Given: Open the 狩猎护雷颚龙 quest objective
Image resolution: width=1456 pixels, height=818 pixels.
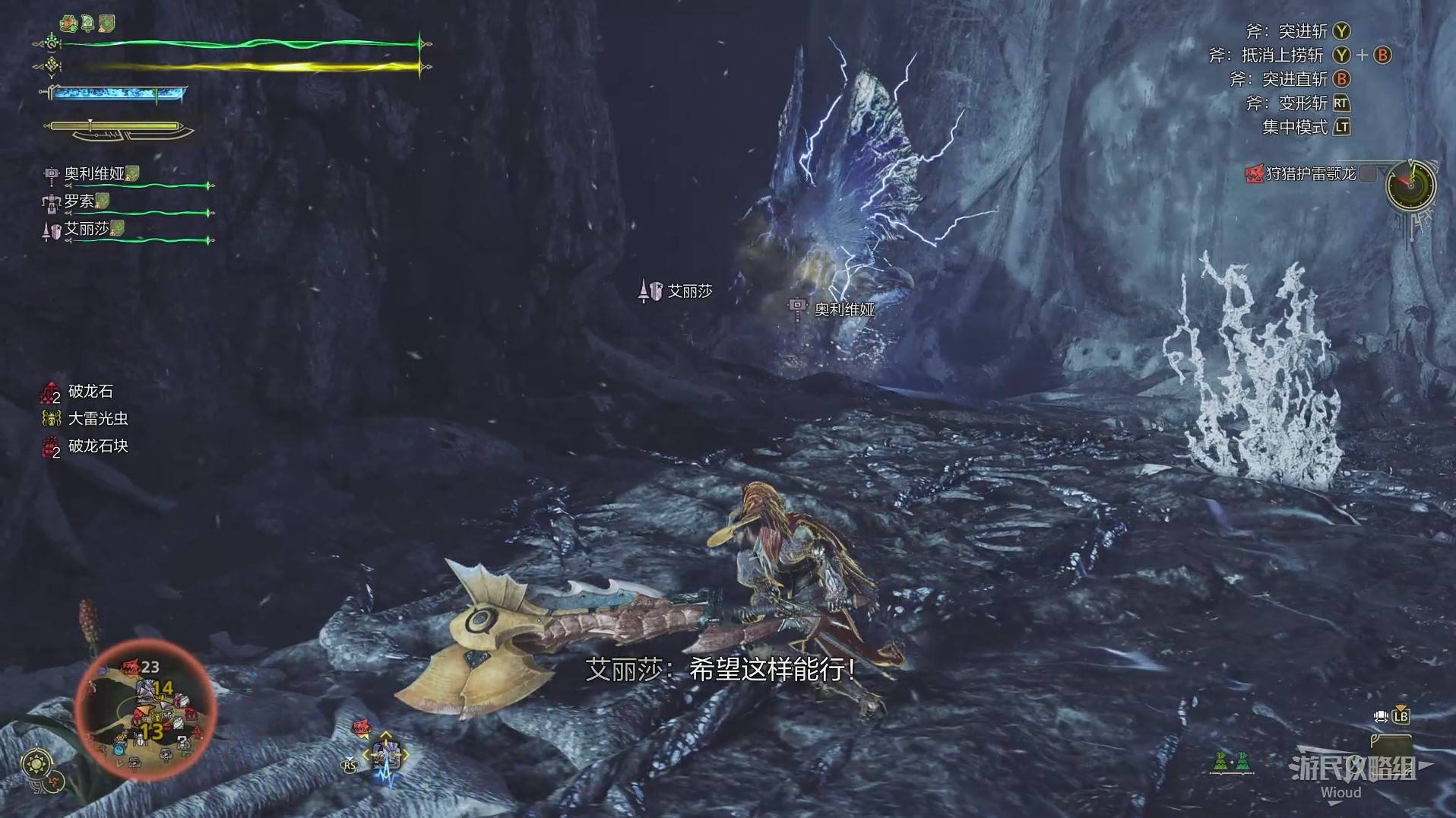Looking at the screenshot, I should click(x=1310, y=174).
